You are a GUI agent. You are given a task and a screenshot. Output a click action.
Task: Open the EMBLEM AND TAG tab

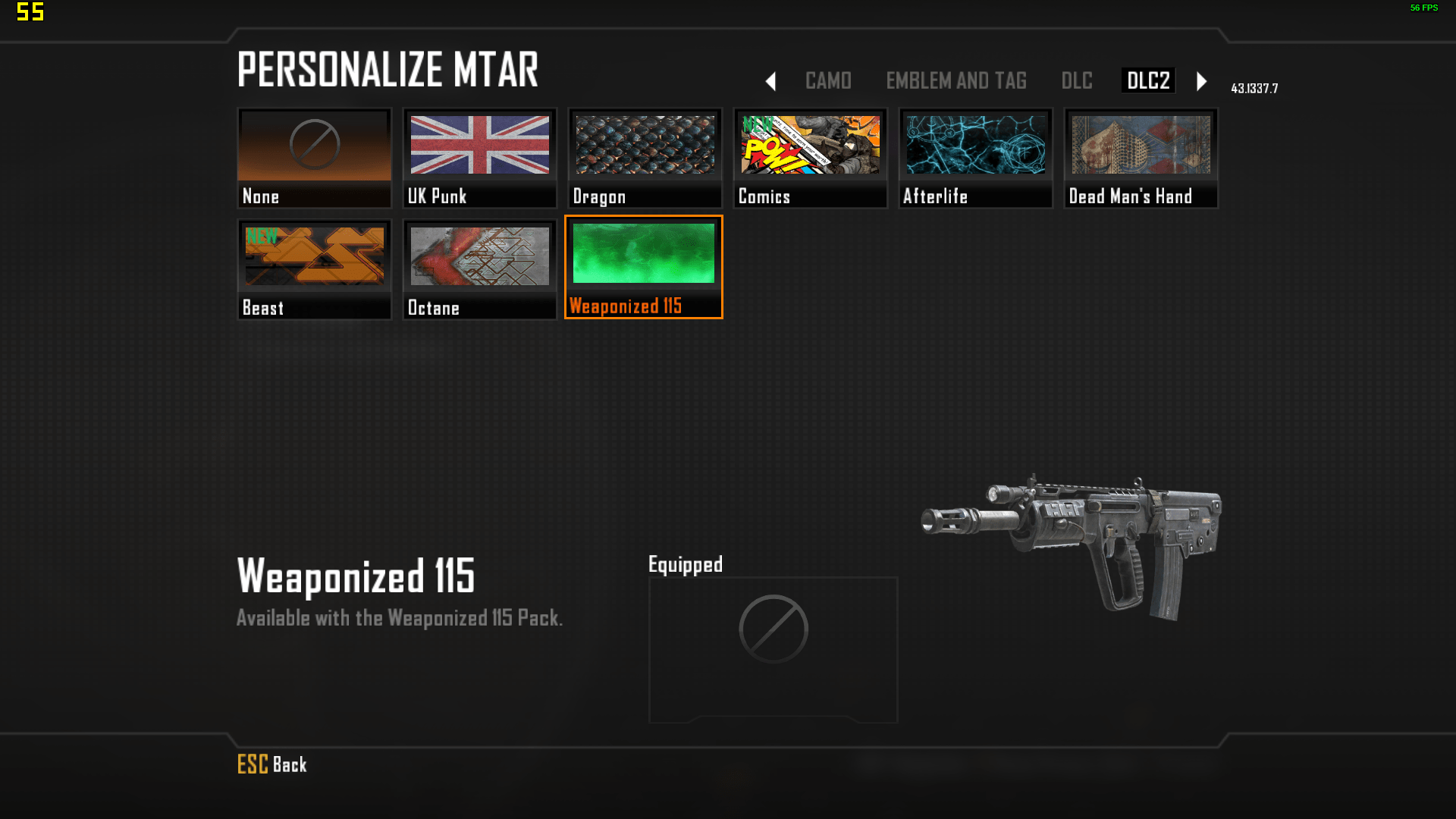tap(956, 80)
